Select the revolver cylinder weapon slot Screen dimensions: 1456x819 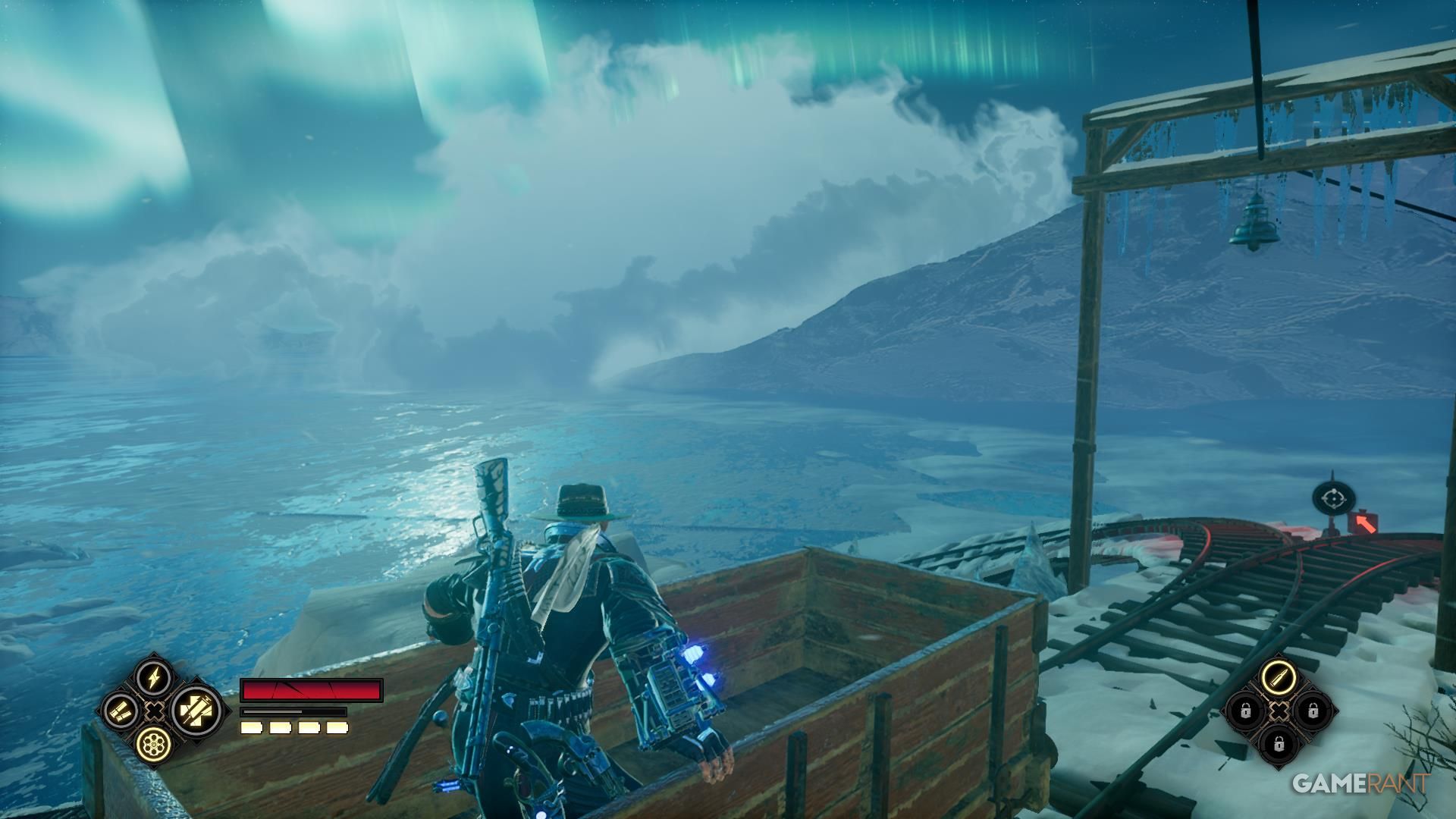152,744
